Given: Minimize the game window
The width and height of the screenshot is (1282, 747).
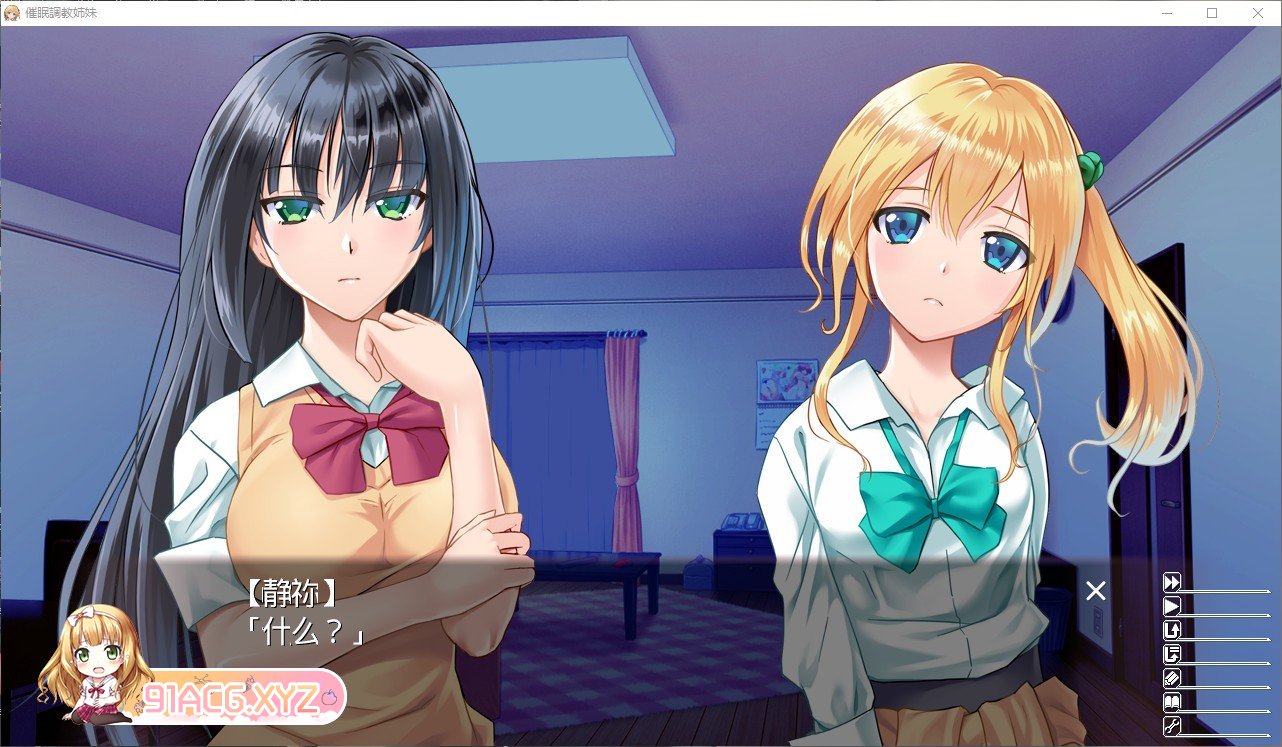Looking at the screenshot, I should [x=1166, y=13].
